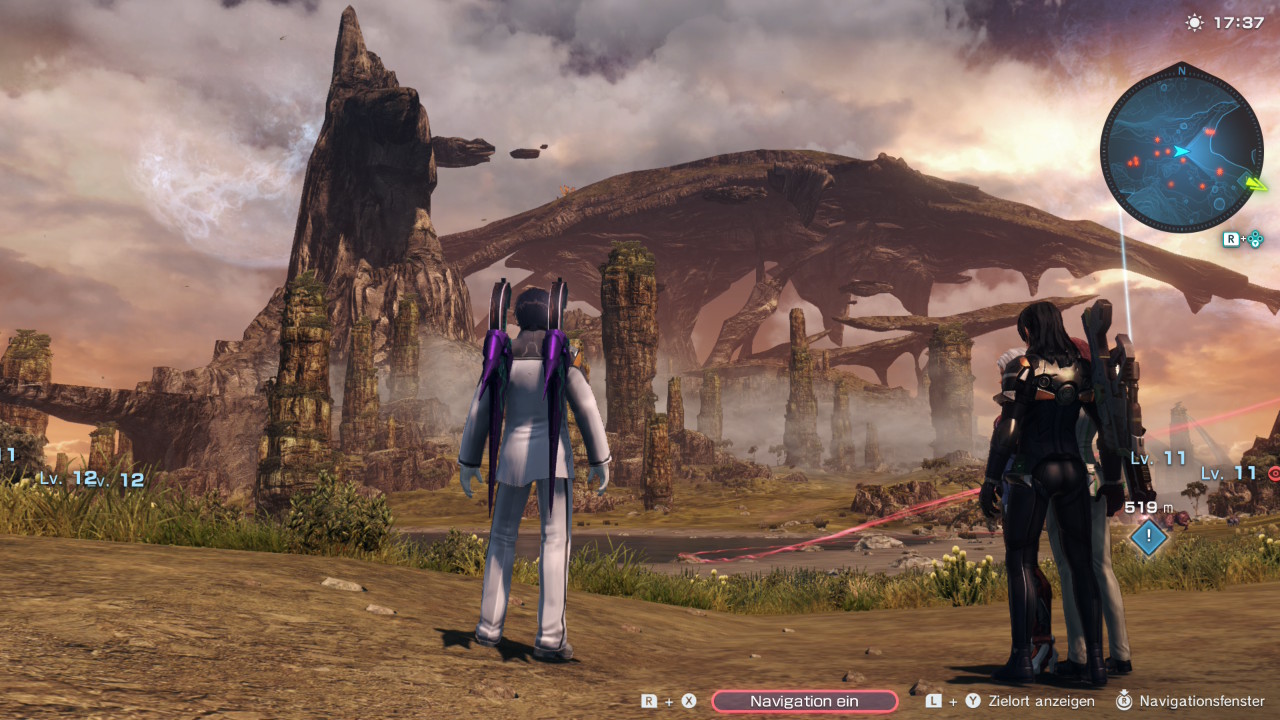Open the circular minimap

1180,148
